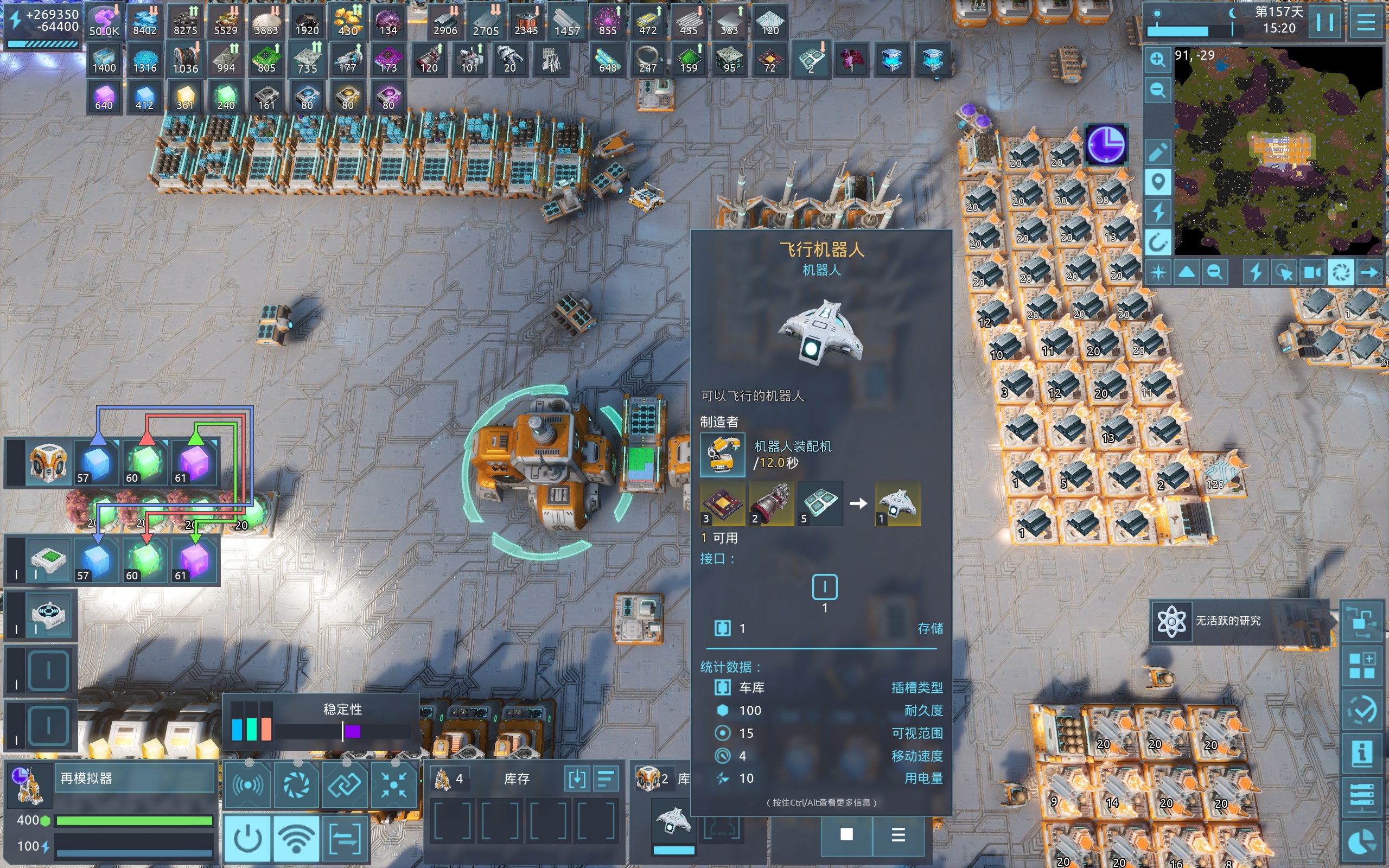Select the pencil tool beside the minimap
The image size is (1389, 868).
1158,151
